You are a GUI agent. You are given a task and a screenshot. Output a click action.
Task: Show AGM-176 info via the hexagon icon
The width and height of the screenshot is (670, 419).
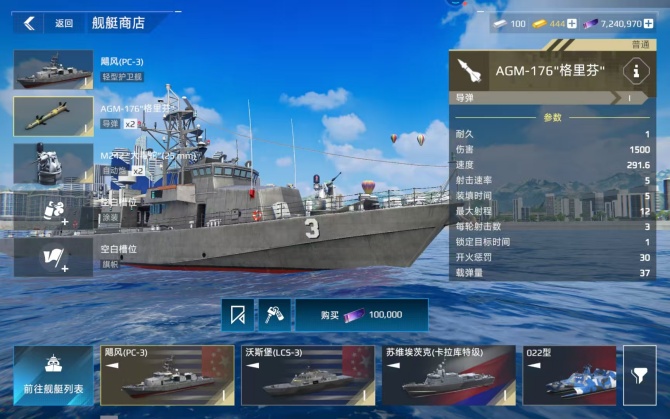click(637, 71)
